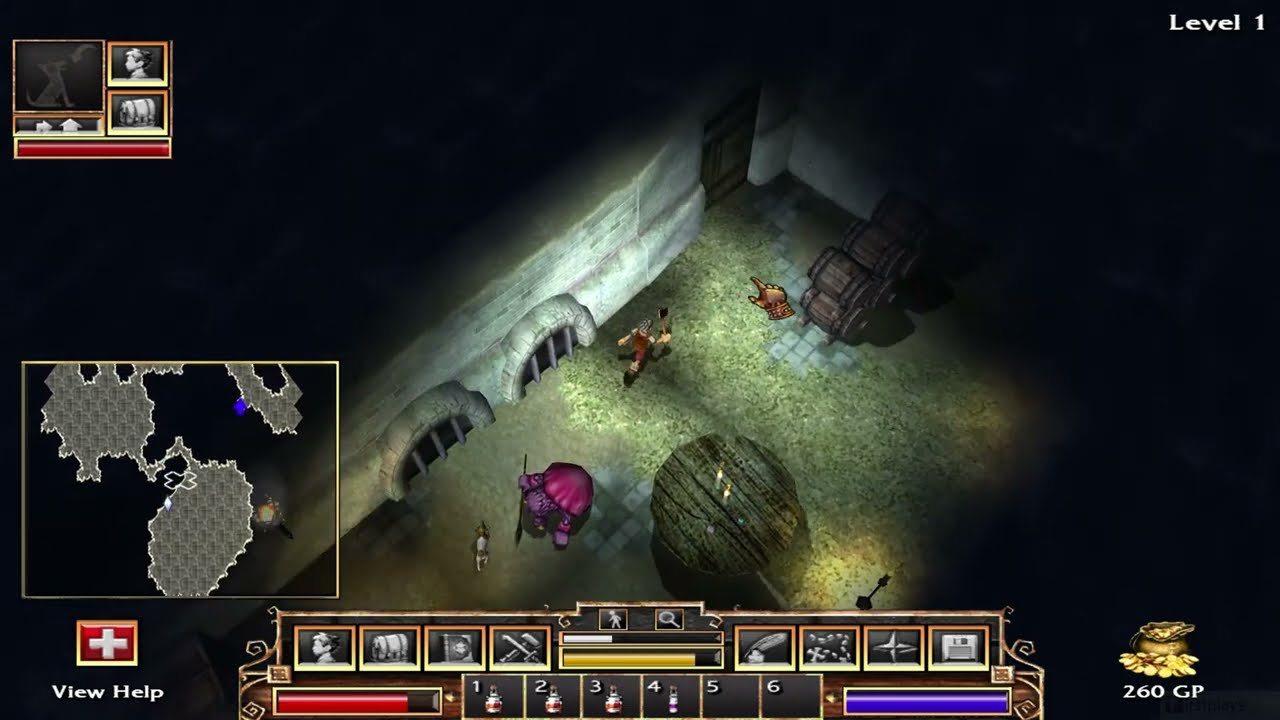Screen dimensions: 1280x720
Task: Open the hero's backpack inventory
Action: click(x=389, y=648)
